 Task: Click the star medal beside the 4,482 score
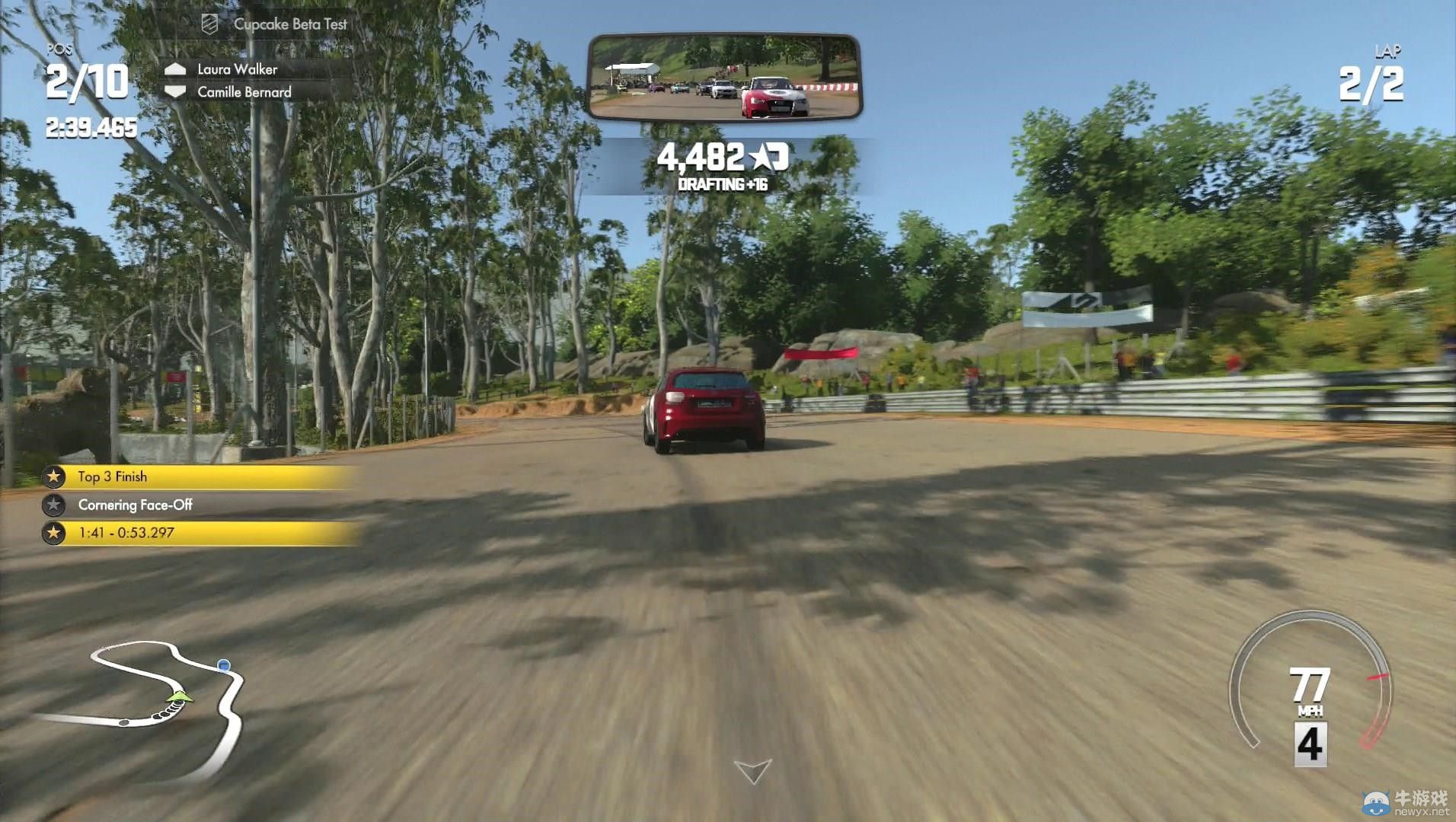pyautogui.click(x=762, y=157)
